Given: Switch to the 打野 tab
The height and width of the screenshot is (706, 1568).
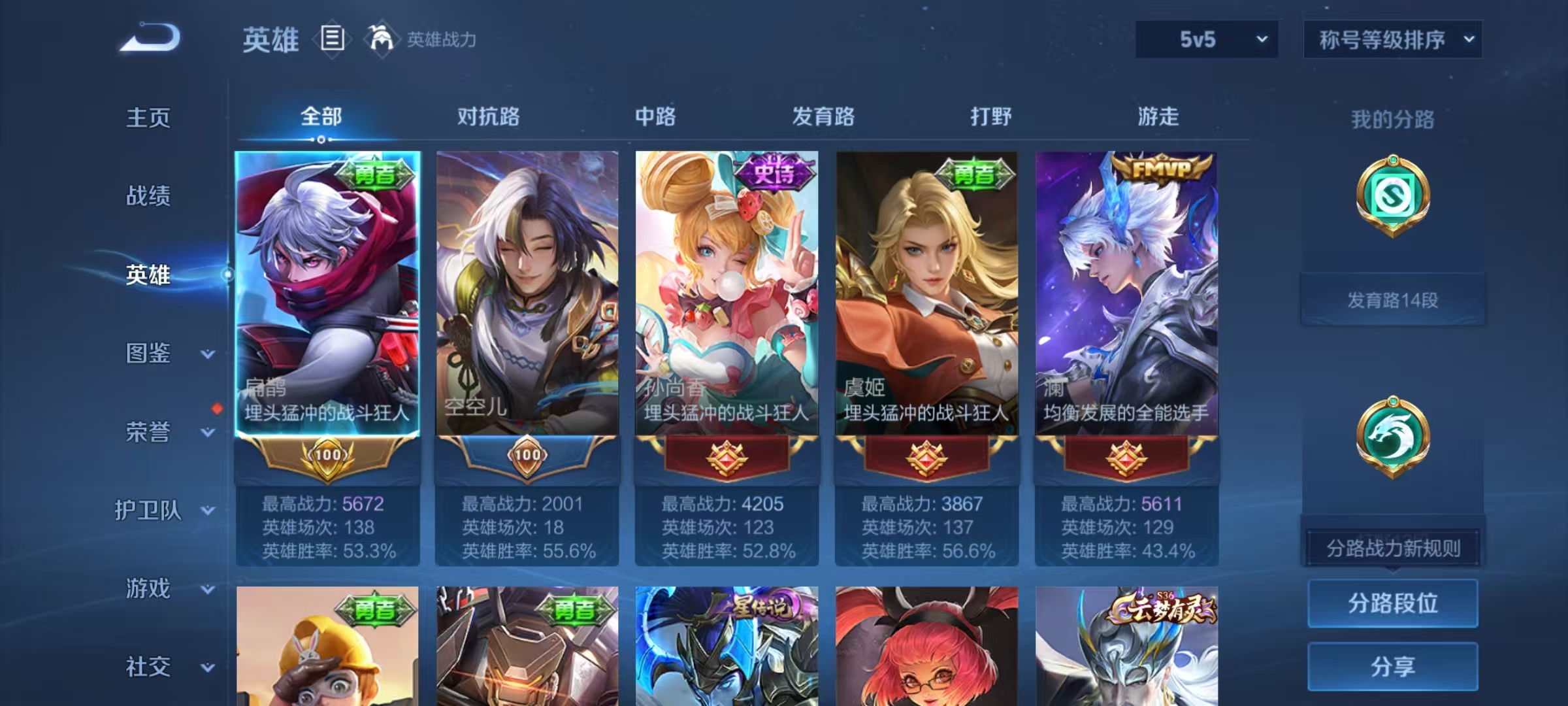Looking at the screenshot, I should point(990,118).
